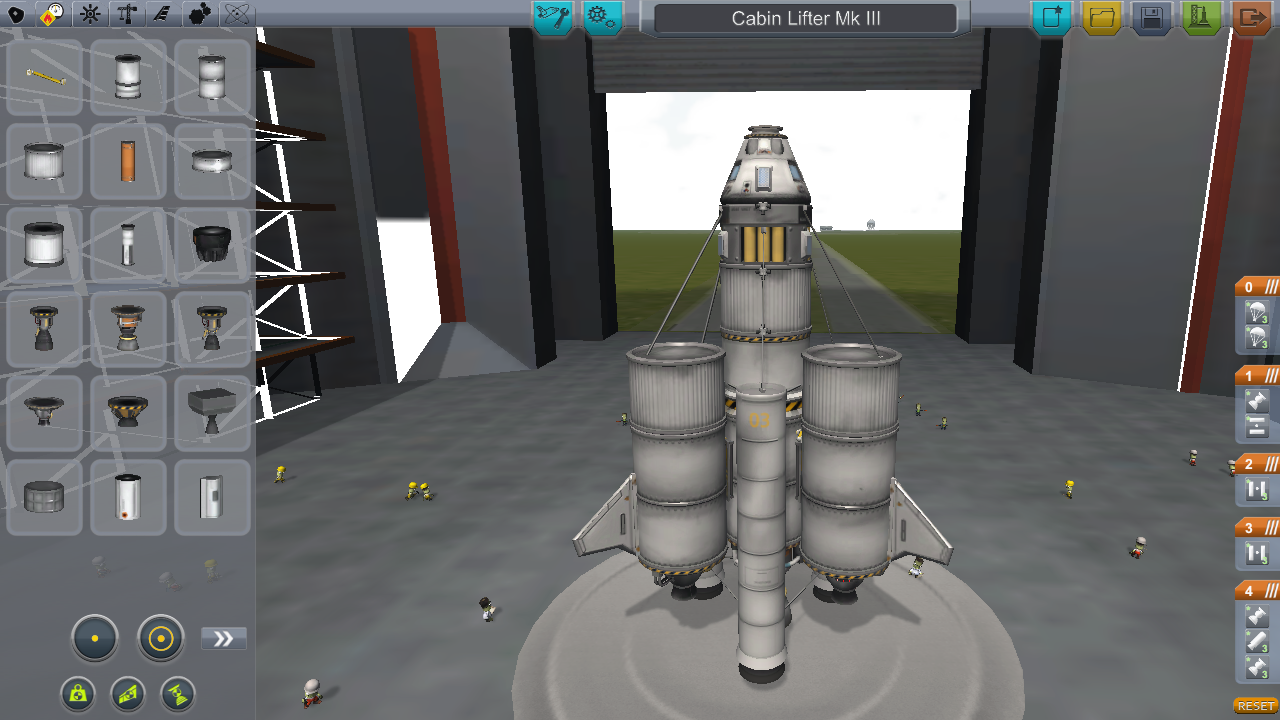Open the Action Groups editor
This screenshot has width=1280, height=720.
(602, 17)
